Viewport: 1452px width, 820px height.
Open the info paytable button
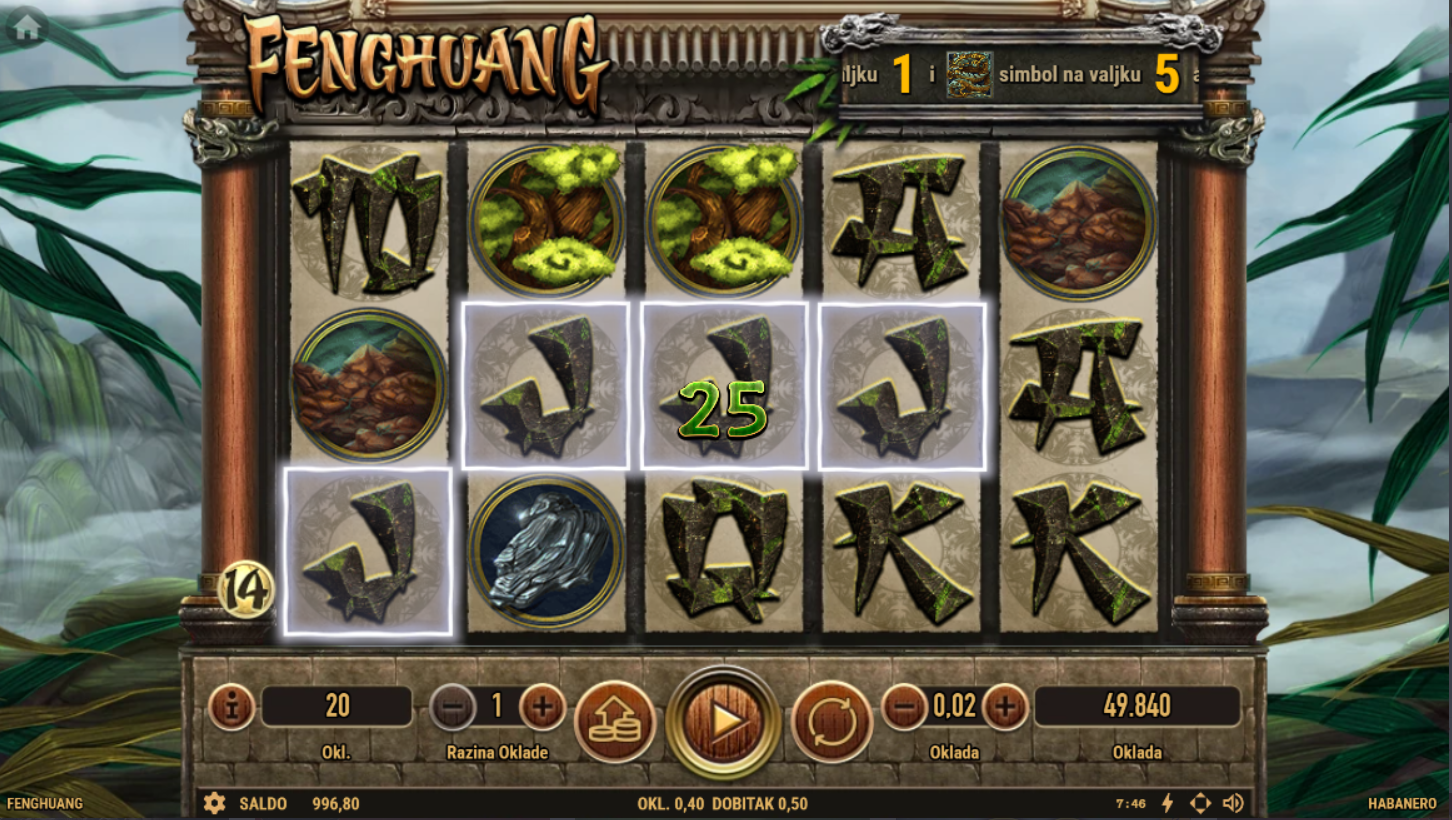pyautogui.click(x=232, y=707)
